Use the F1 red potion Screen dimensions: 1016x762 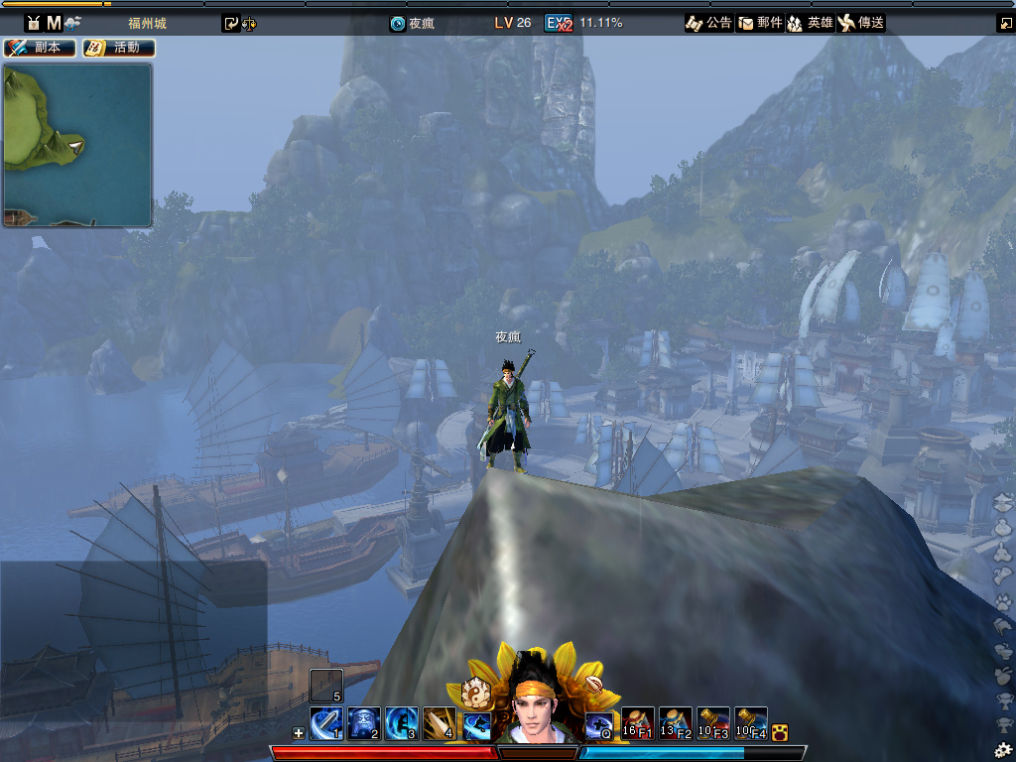(638, 723)
